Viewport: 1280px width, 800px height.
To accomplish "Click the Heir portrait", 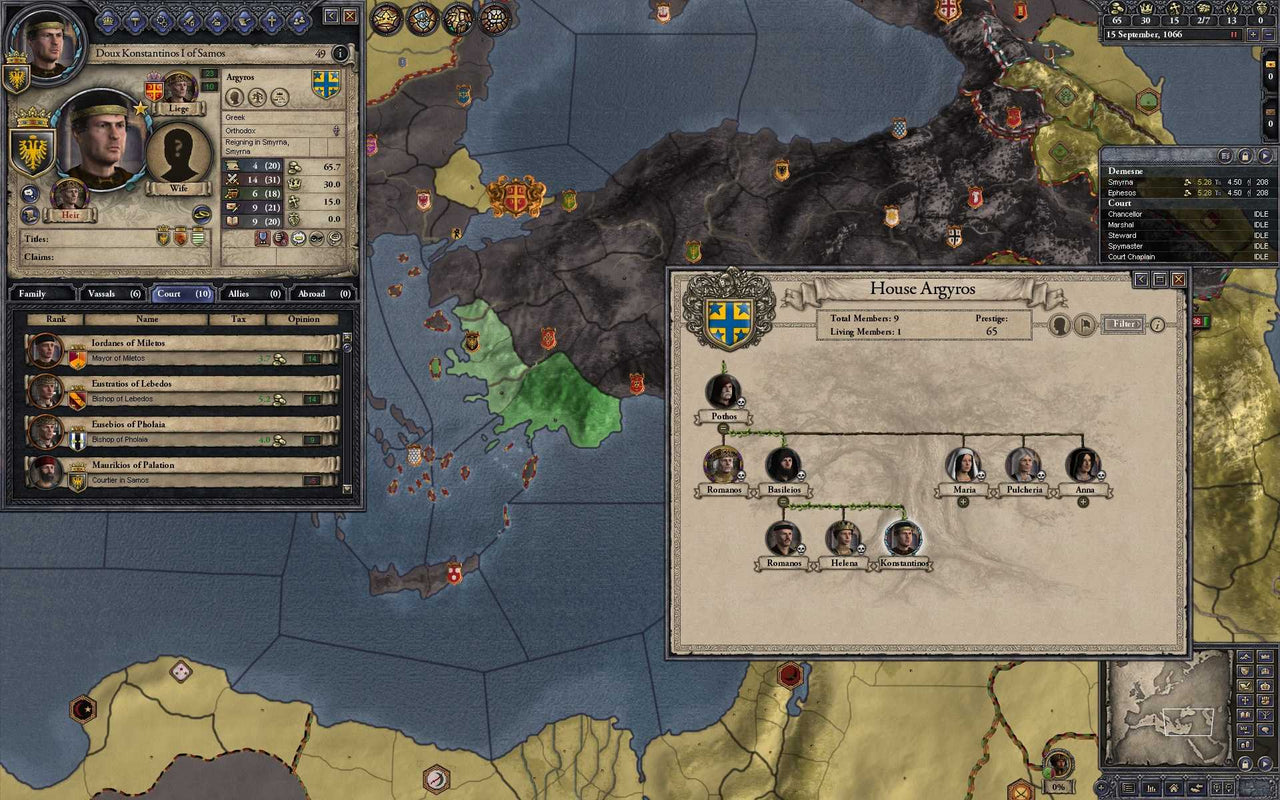I will tap(70, 196).
